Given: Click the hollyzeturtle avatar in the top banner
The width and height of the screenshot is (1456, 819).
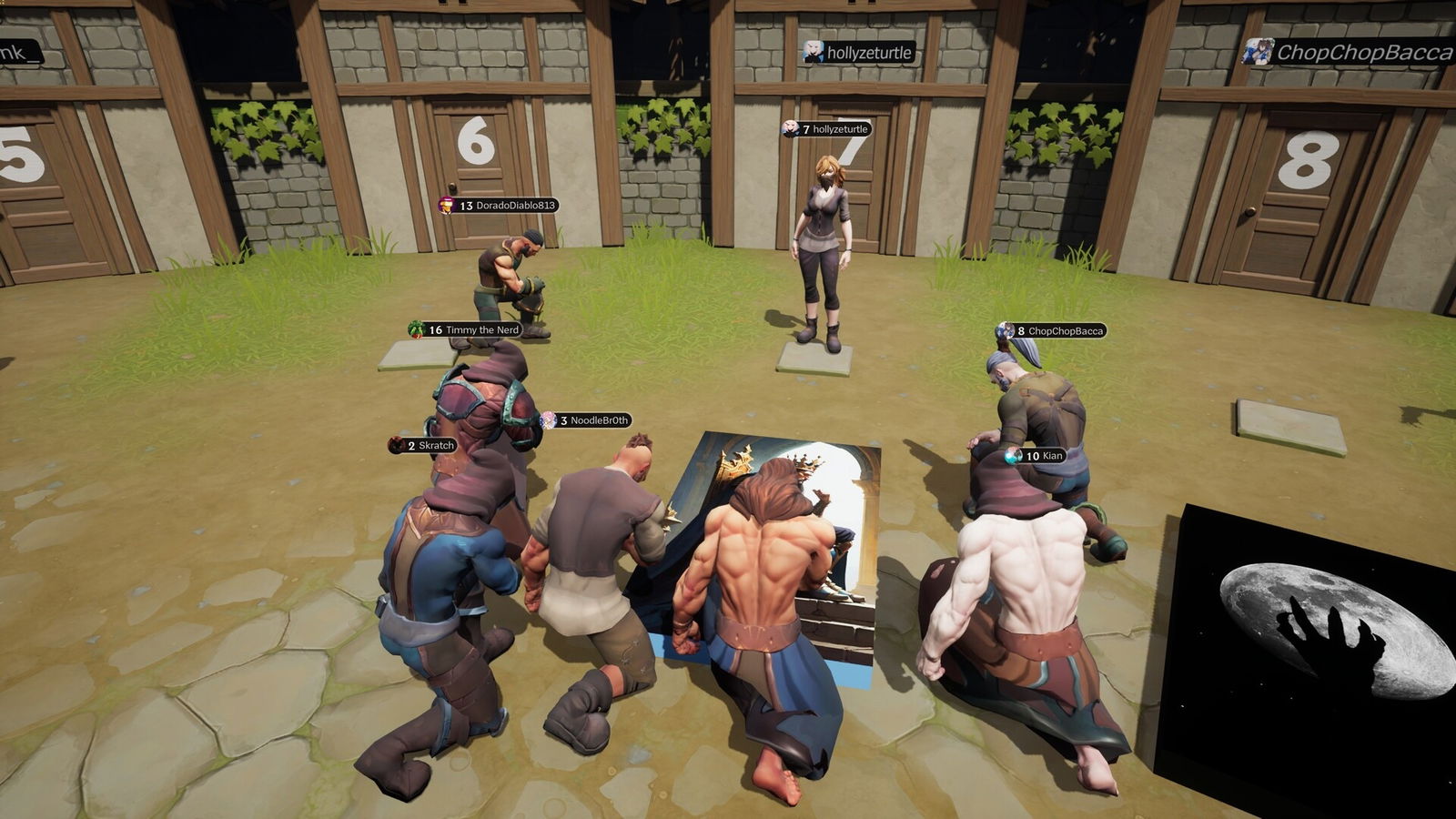Looking at the screenshot, I should coord(813,53).
